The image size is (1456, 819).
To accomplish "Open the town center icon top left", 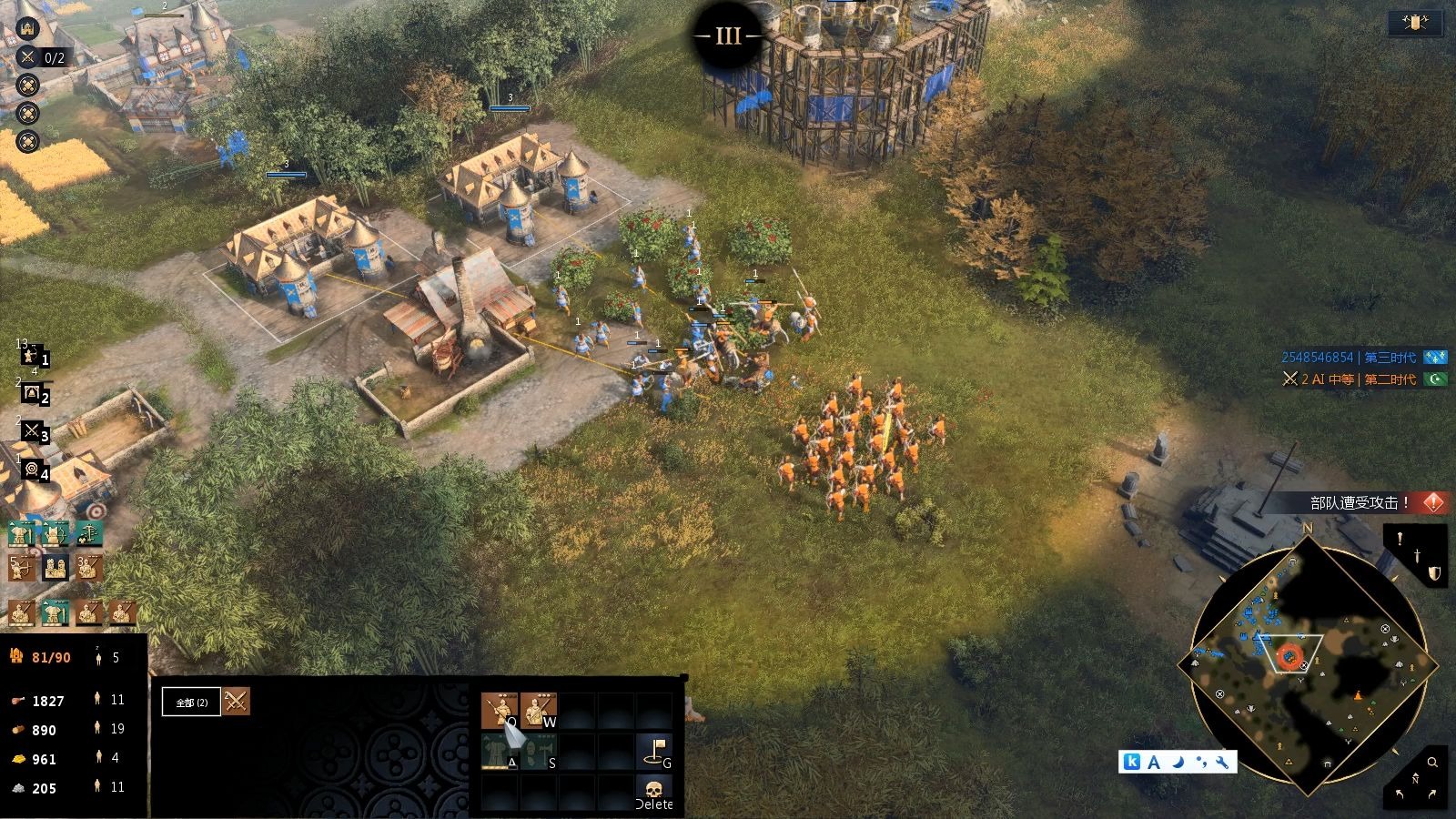I will coord(27,28).
